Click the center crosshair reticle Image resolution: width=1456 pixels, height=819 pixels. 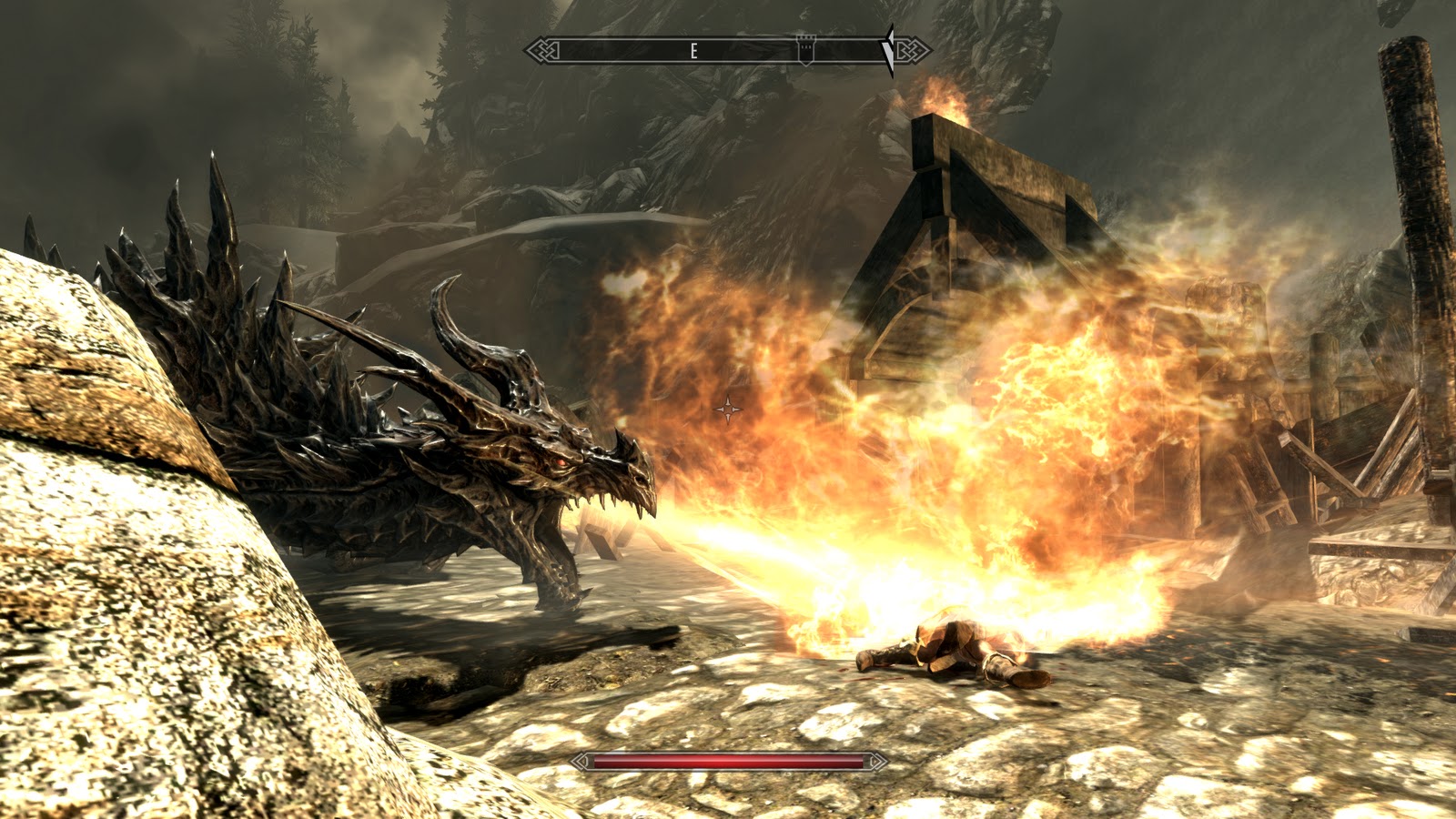tap(729, 409)
